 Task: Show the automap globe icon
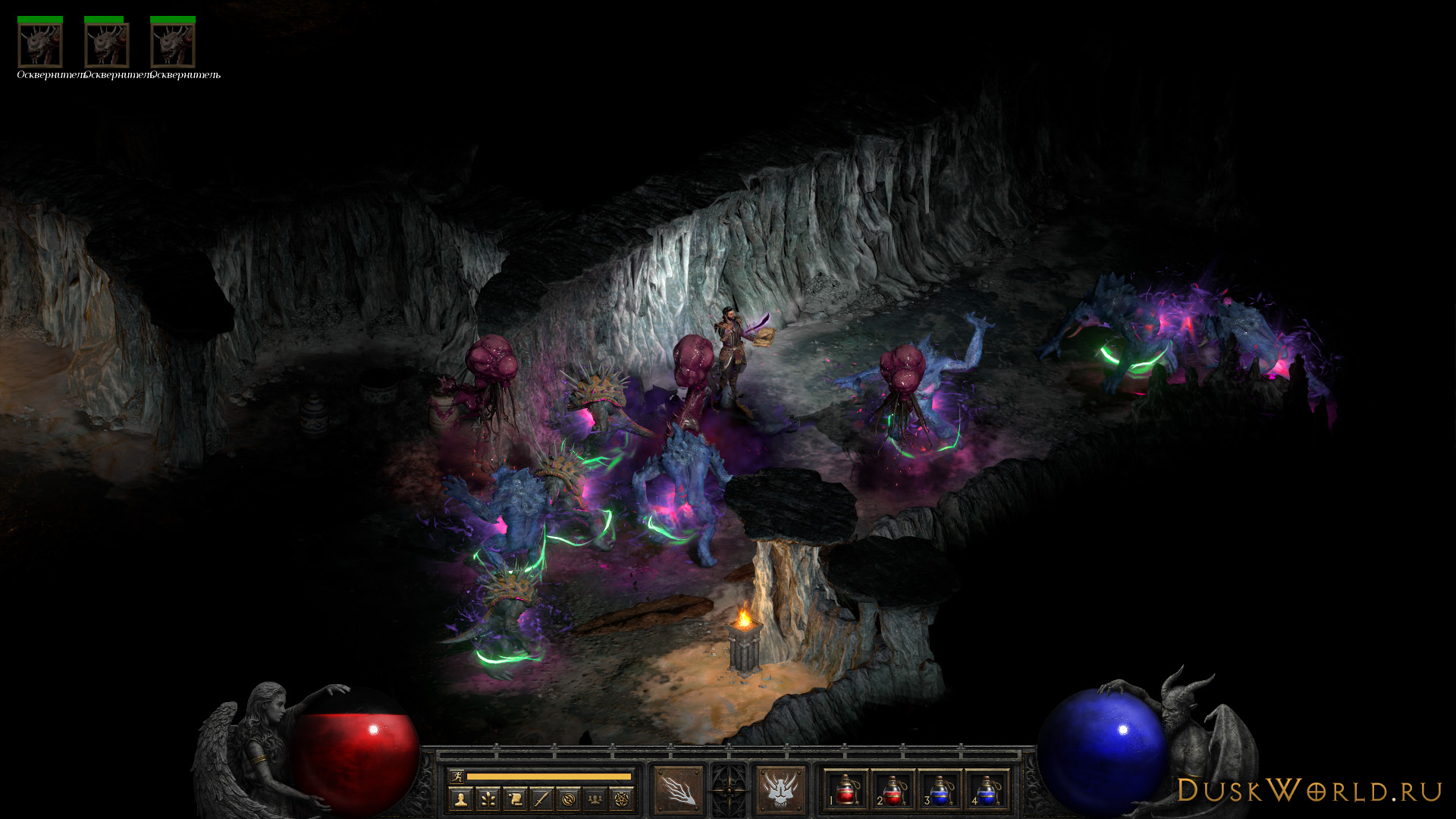(569, 799)
